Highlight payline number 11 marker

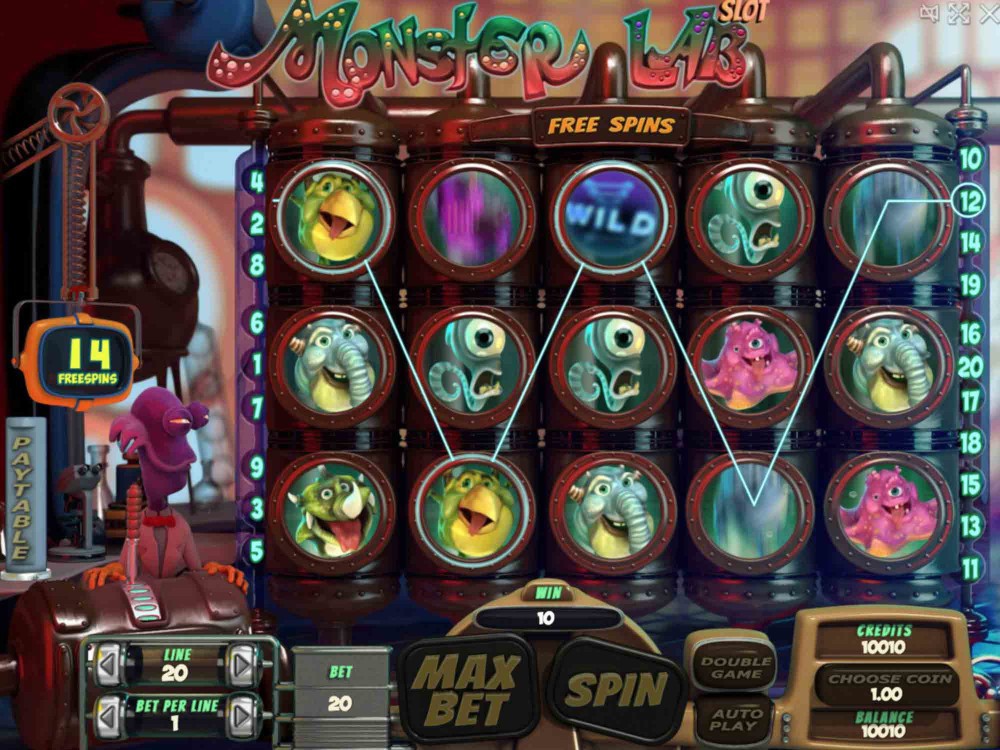(x=970, y=568)
